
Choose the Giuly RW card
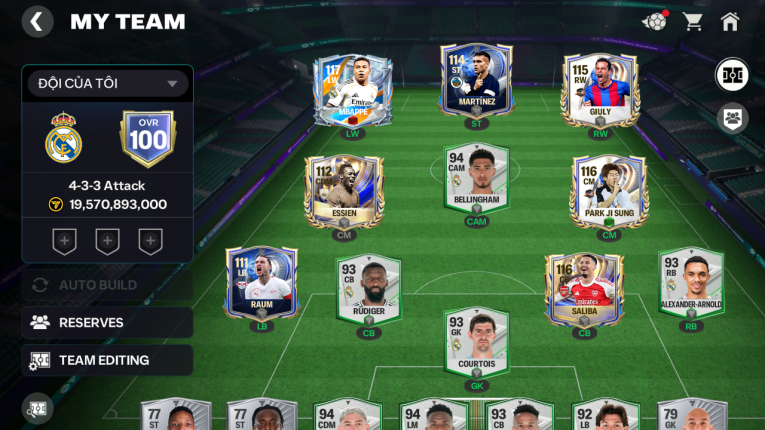(600, 88)
